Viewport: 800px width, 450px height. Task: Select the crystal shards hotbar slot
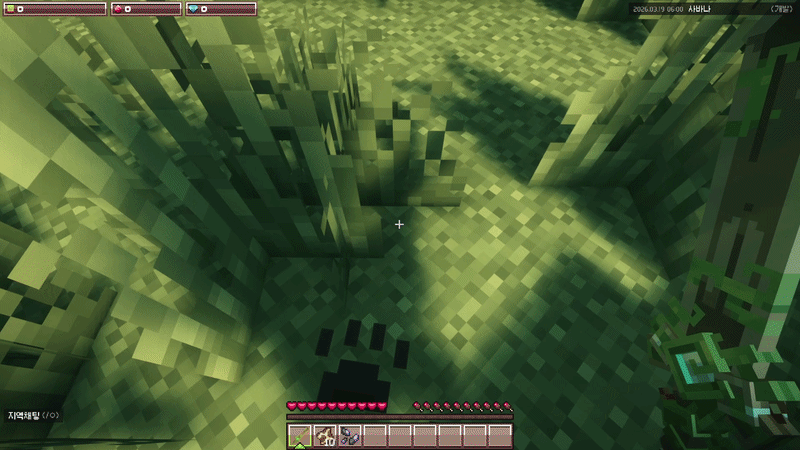click(x=350, y=435)
